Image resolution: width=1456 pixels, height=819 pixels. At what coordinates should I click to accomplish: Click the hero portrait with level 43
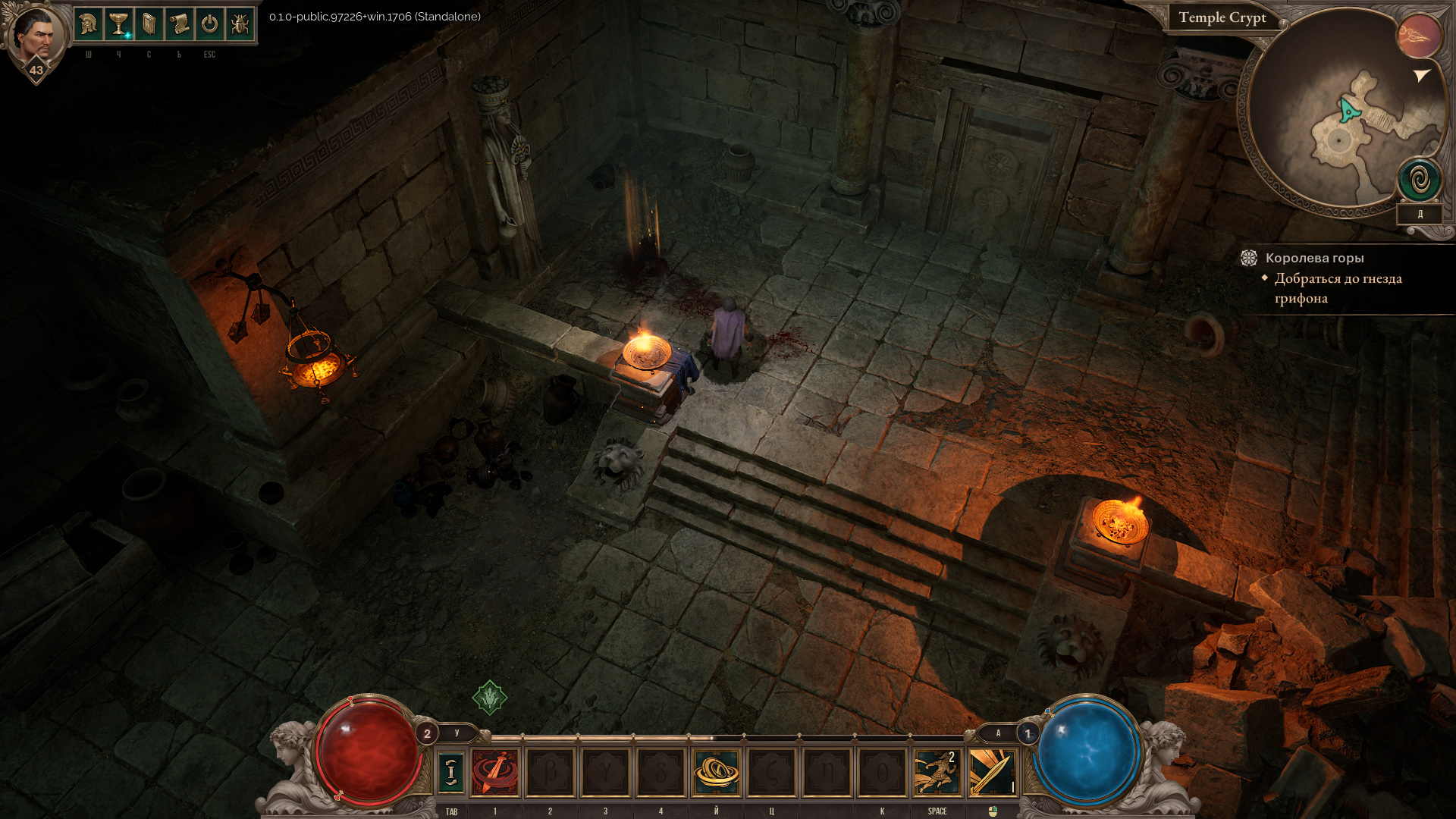(36, 36)
